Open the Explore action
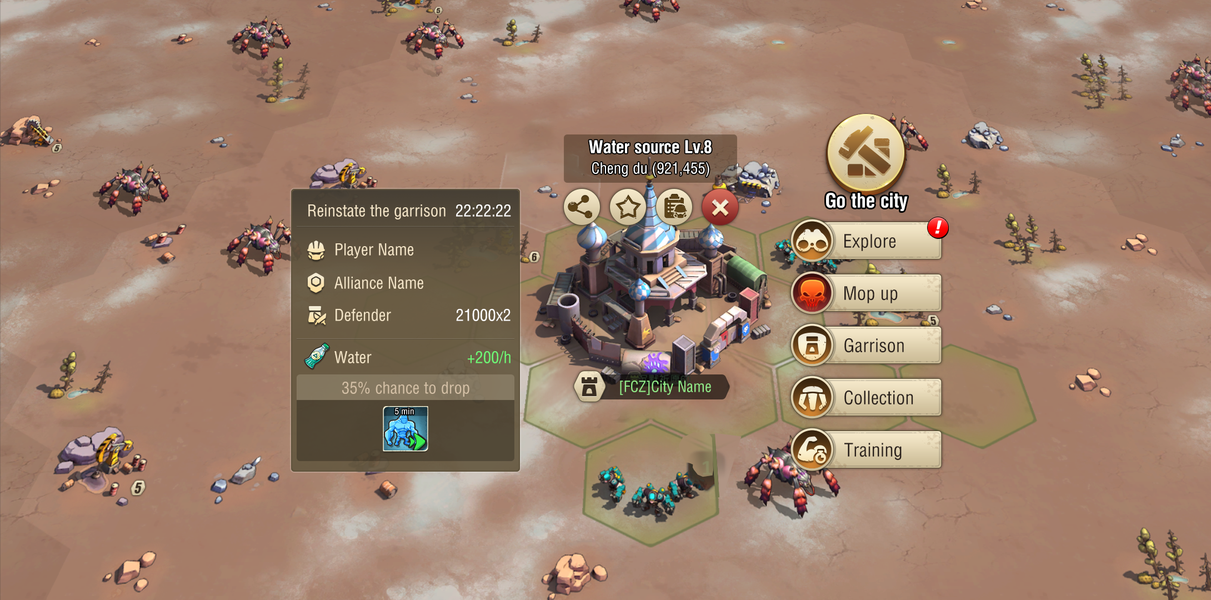The image size is (1211, 600). (866, 241)
